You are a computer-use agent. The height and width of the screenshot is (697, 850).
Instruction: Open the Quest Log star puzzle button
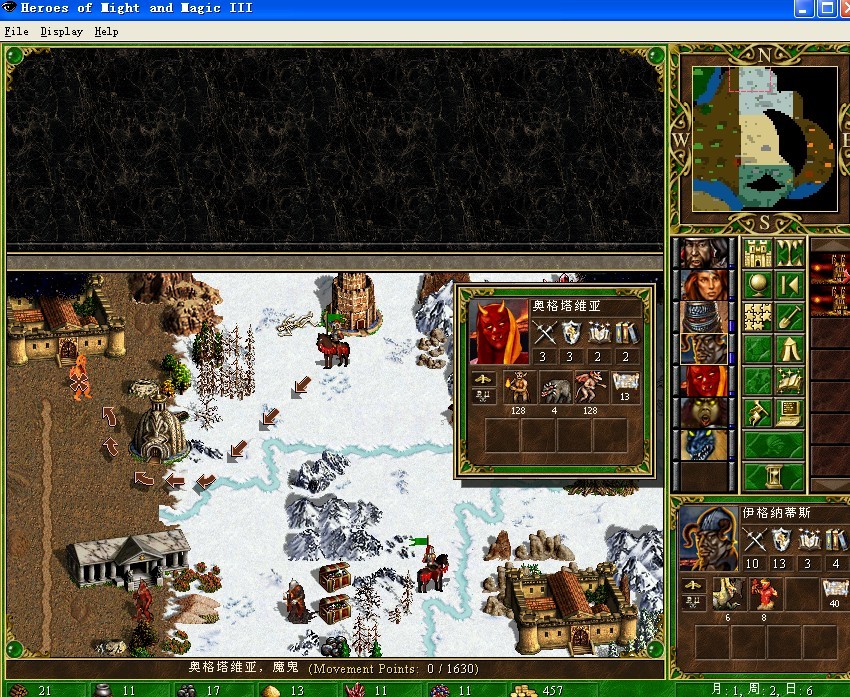point(756,317)
